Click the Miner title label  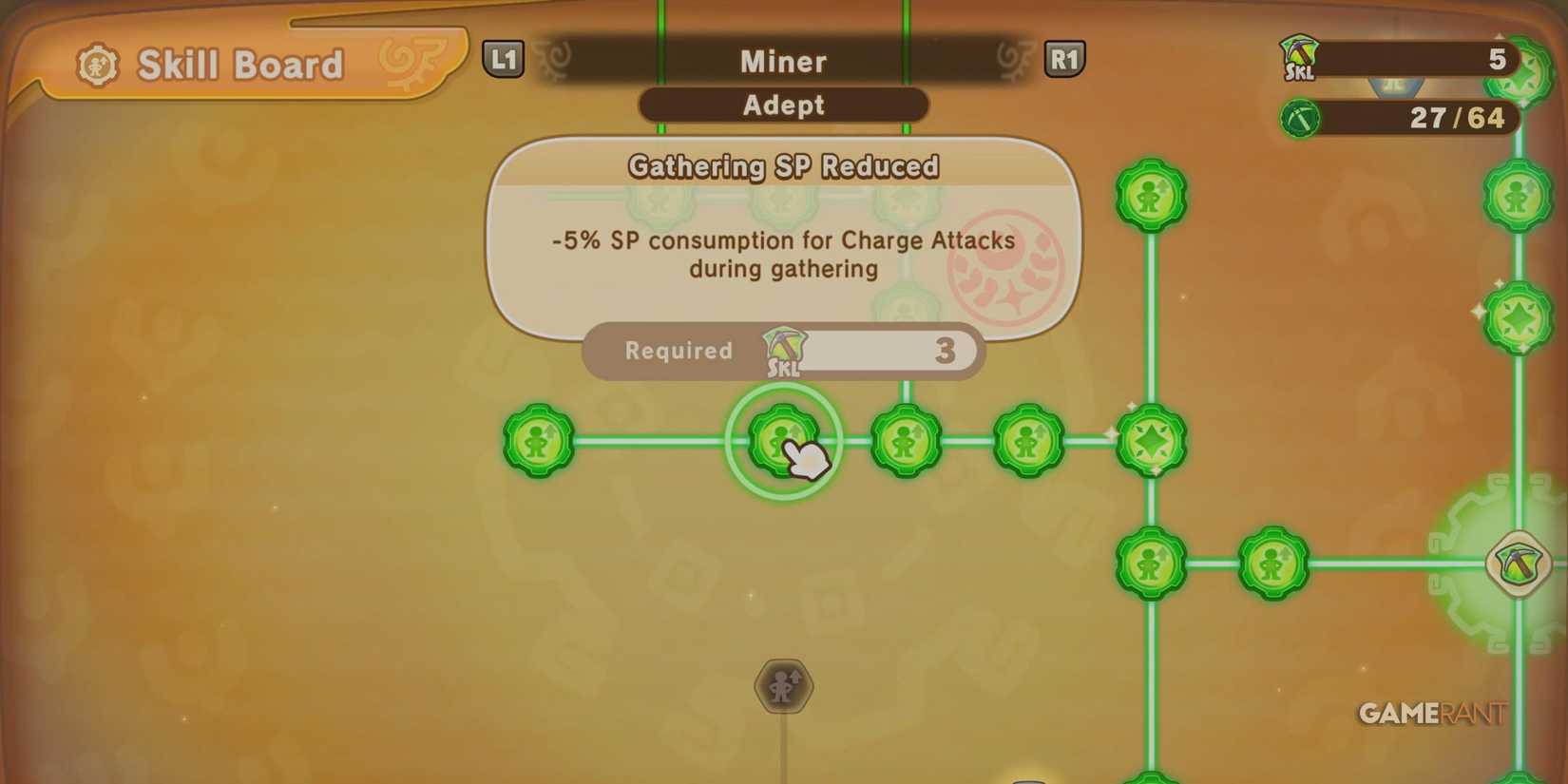[782, 61]
